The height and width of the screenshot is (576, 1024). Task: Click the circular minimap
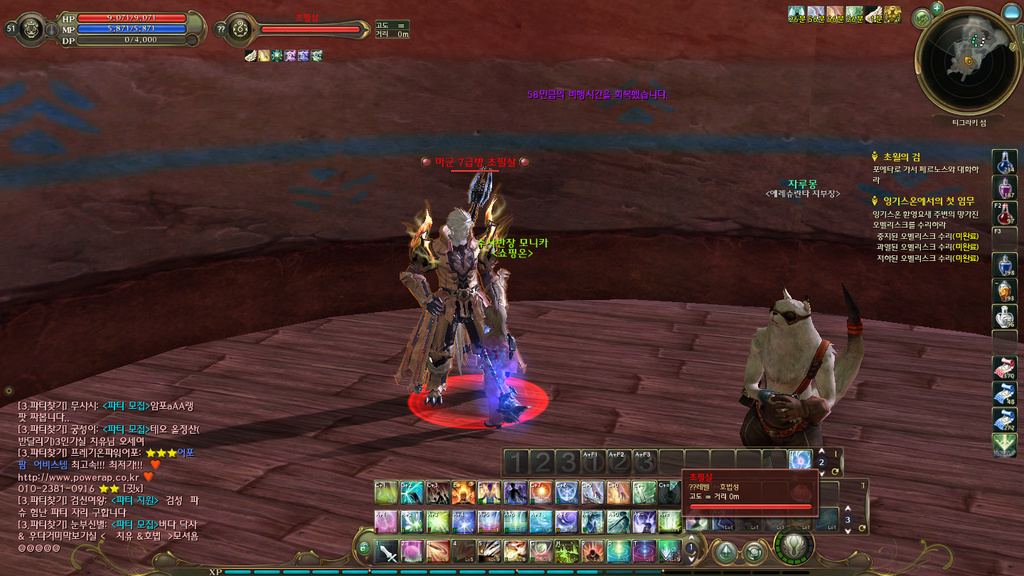click(x=967, y=62)
